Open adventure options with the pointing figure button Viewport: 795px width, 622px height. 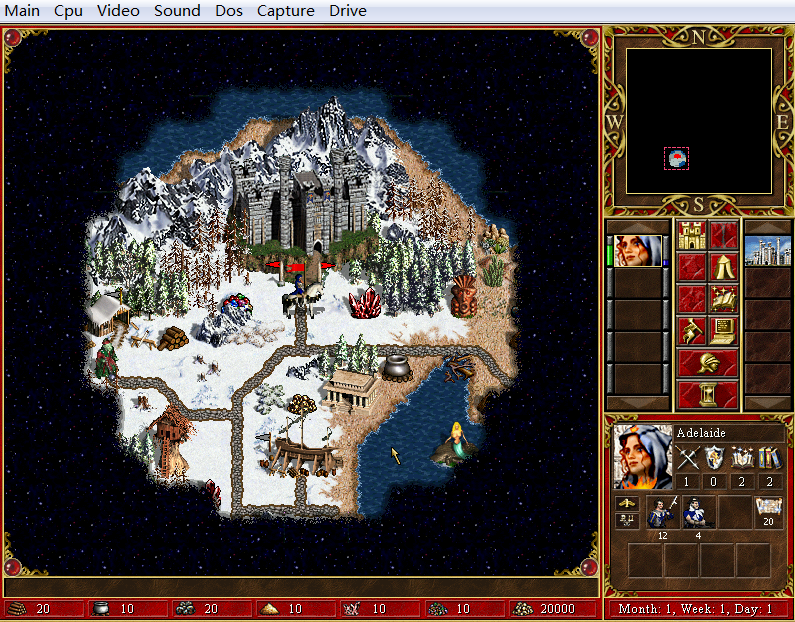click(x=692, y=330)
